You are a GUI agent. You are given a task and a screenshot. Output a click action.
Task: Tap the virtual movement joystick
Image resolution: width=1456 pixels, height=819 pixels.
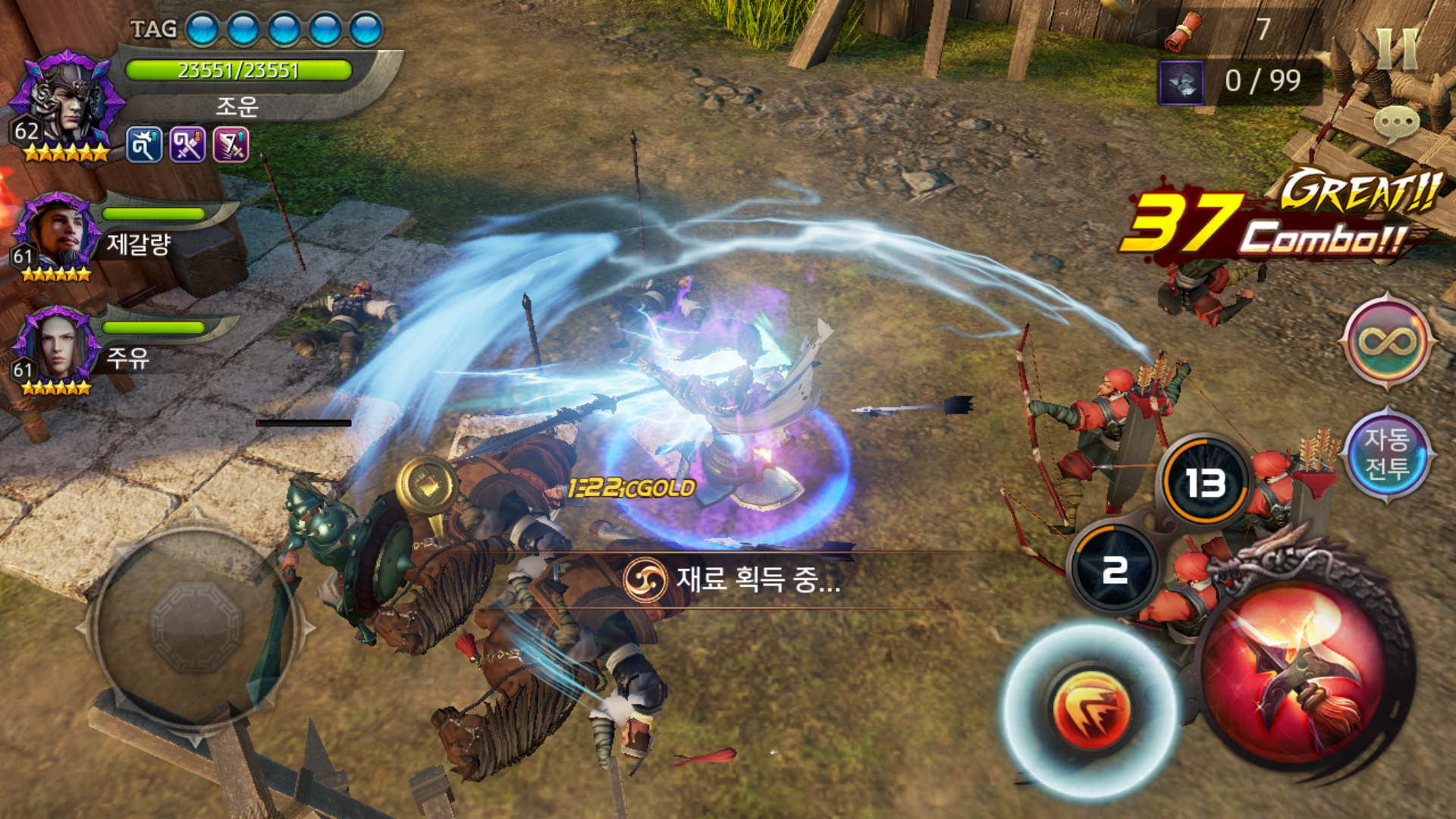[x=196, y=628]
